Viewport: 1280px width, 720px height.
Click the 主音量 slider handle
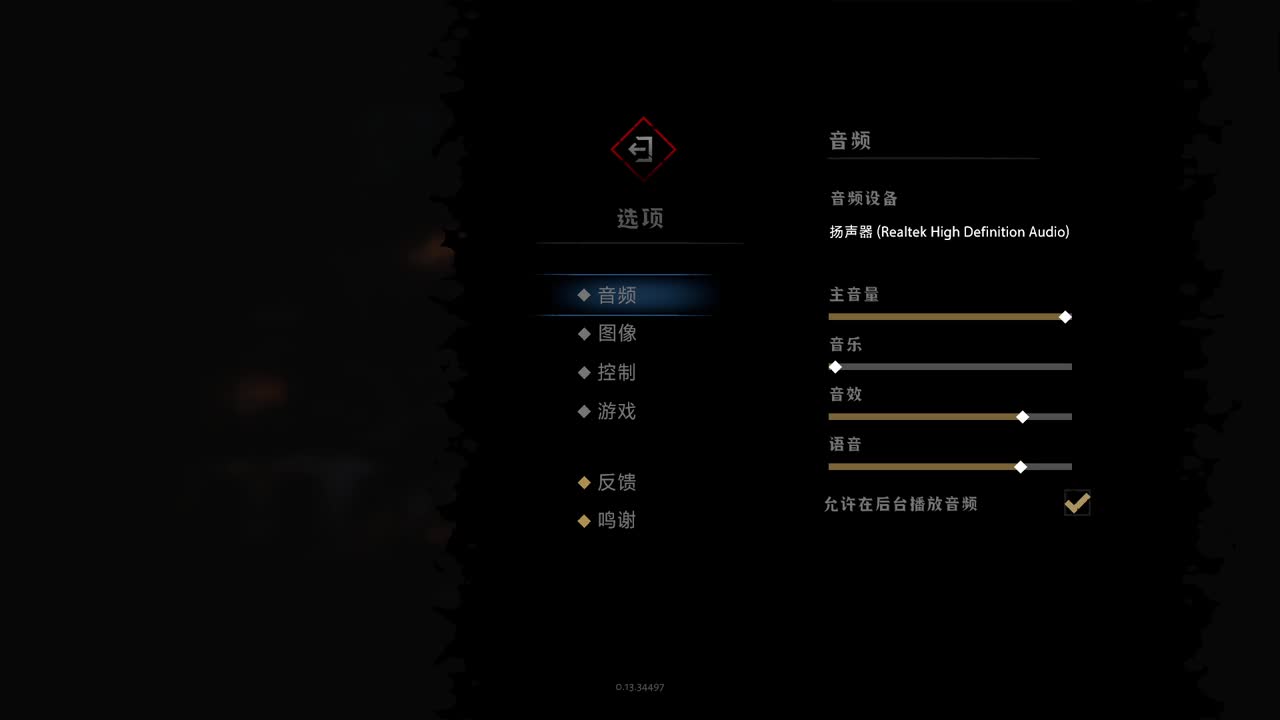(1064, 317)
